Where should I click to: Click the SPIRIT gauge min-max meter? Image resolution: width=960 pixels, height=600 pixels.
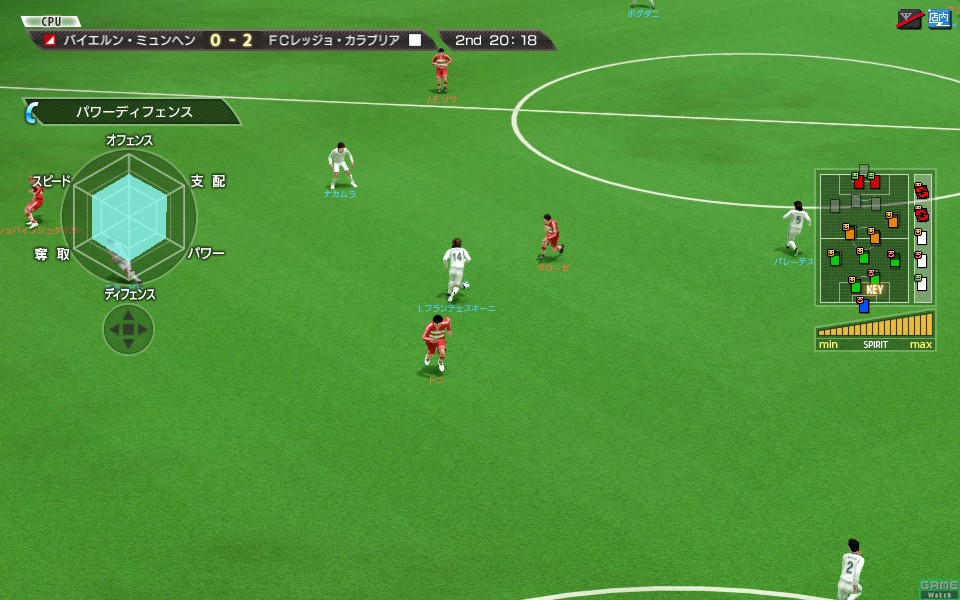tap(875, 330)
